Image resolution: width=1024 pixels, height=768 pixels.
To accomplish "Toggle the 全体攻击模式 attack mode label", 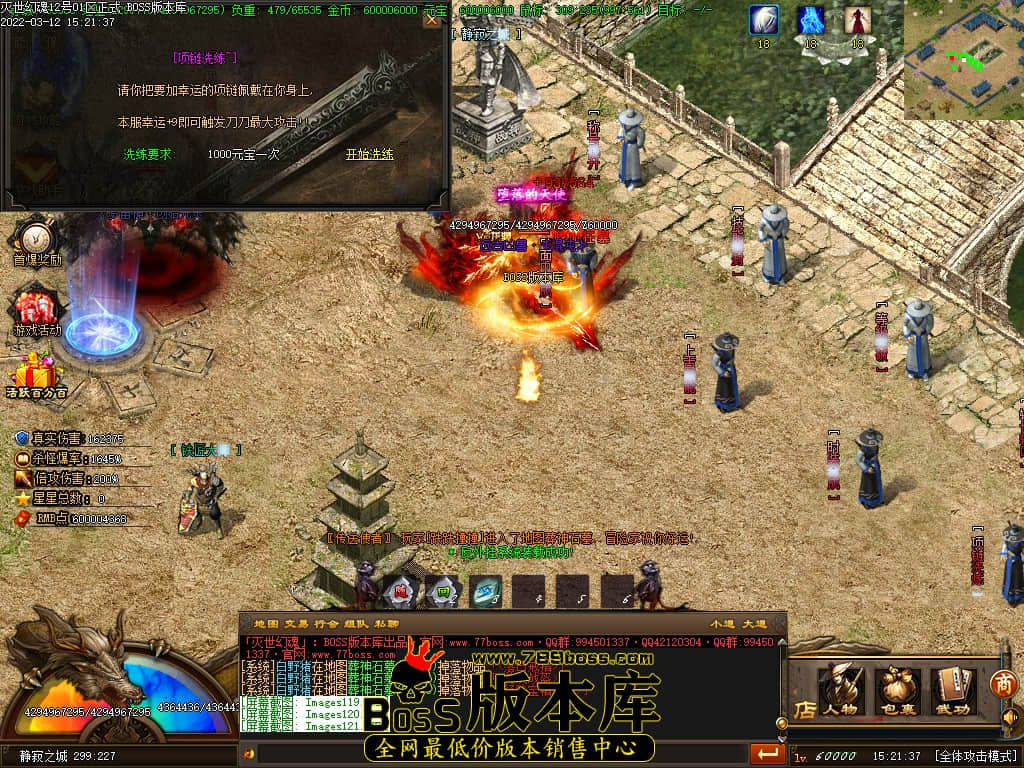I will 976,756.
